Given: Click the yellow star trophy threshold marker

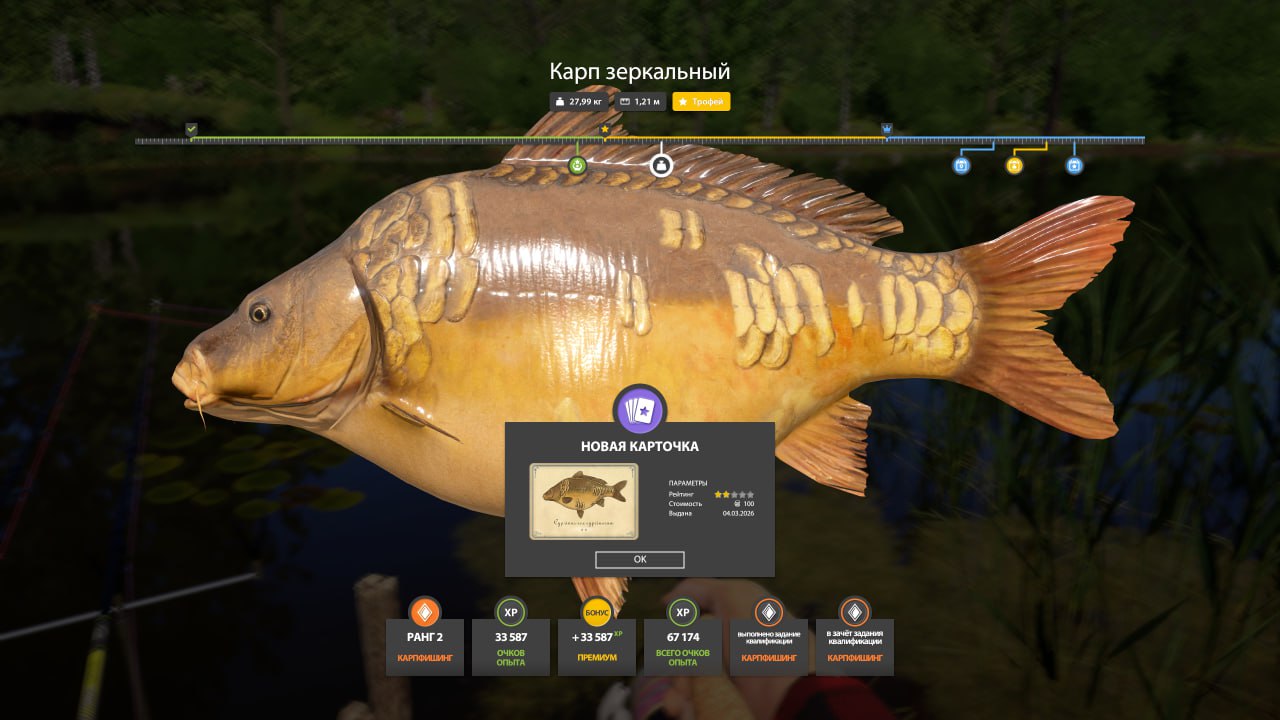Looking at the screenshot, I should pos(604,129).
